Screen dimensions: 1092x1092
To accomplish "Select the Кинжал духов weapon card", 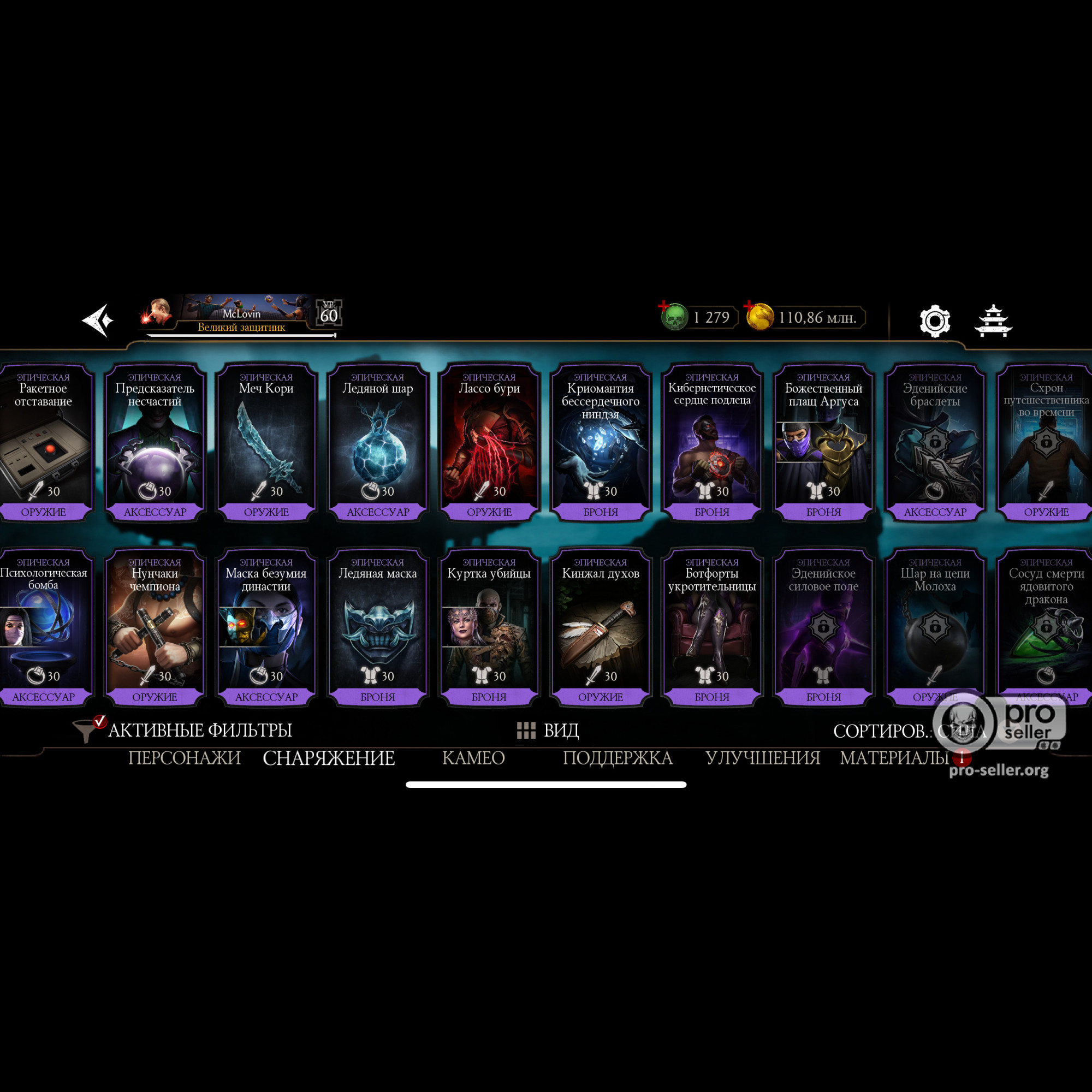I will pos(600,626).
